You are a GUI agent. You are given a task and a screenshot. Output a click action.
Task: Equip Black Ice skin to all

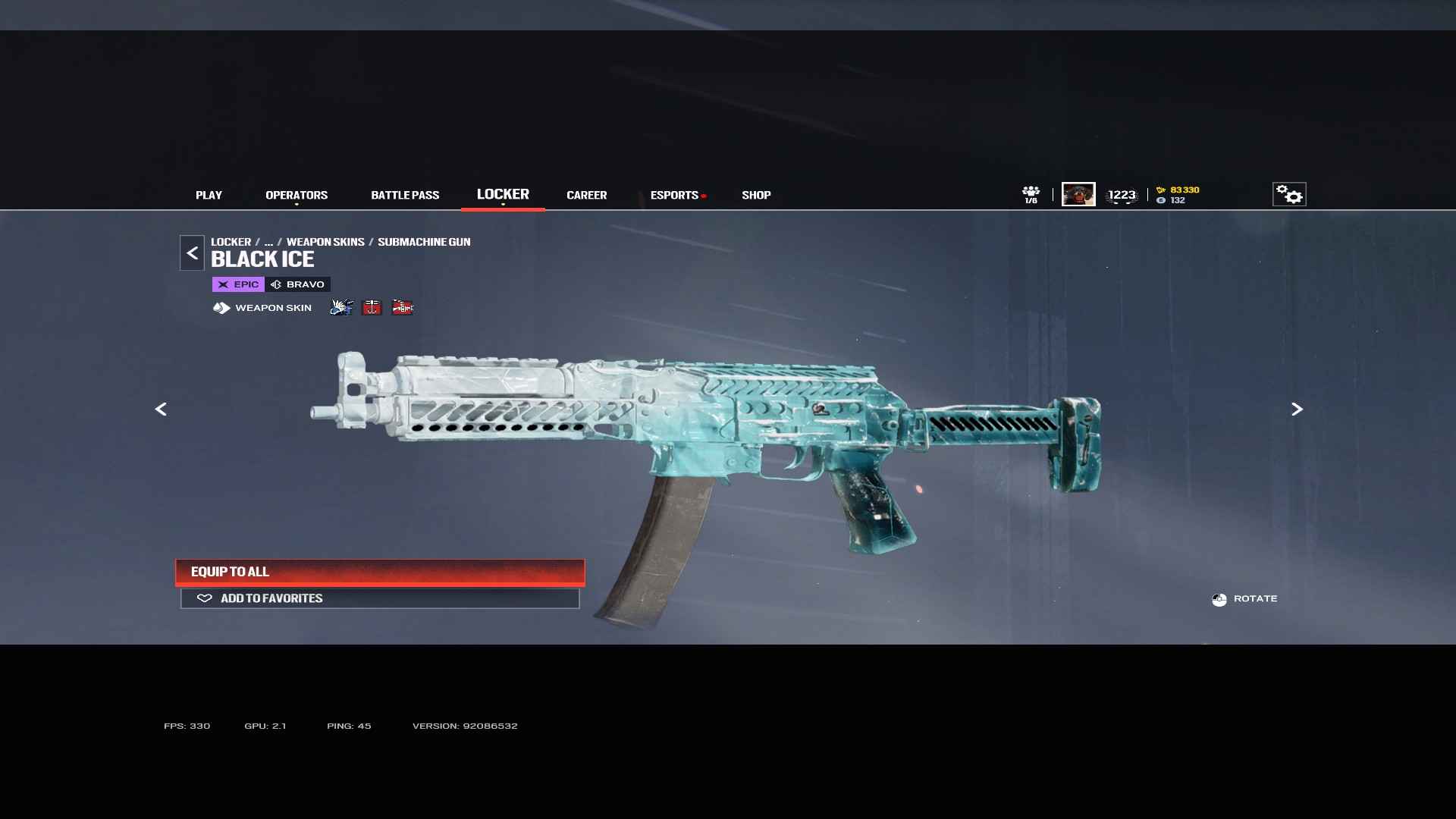coord(380,572)
